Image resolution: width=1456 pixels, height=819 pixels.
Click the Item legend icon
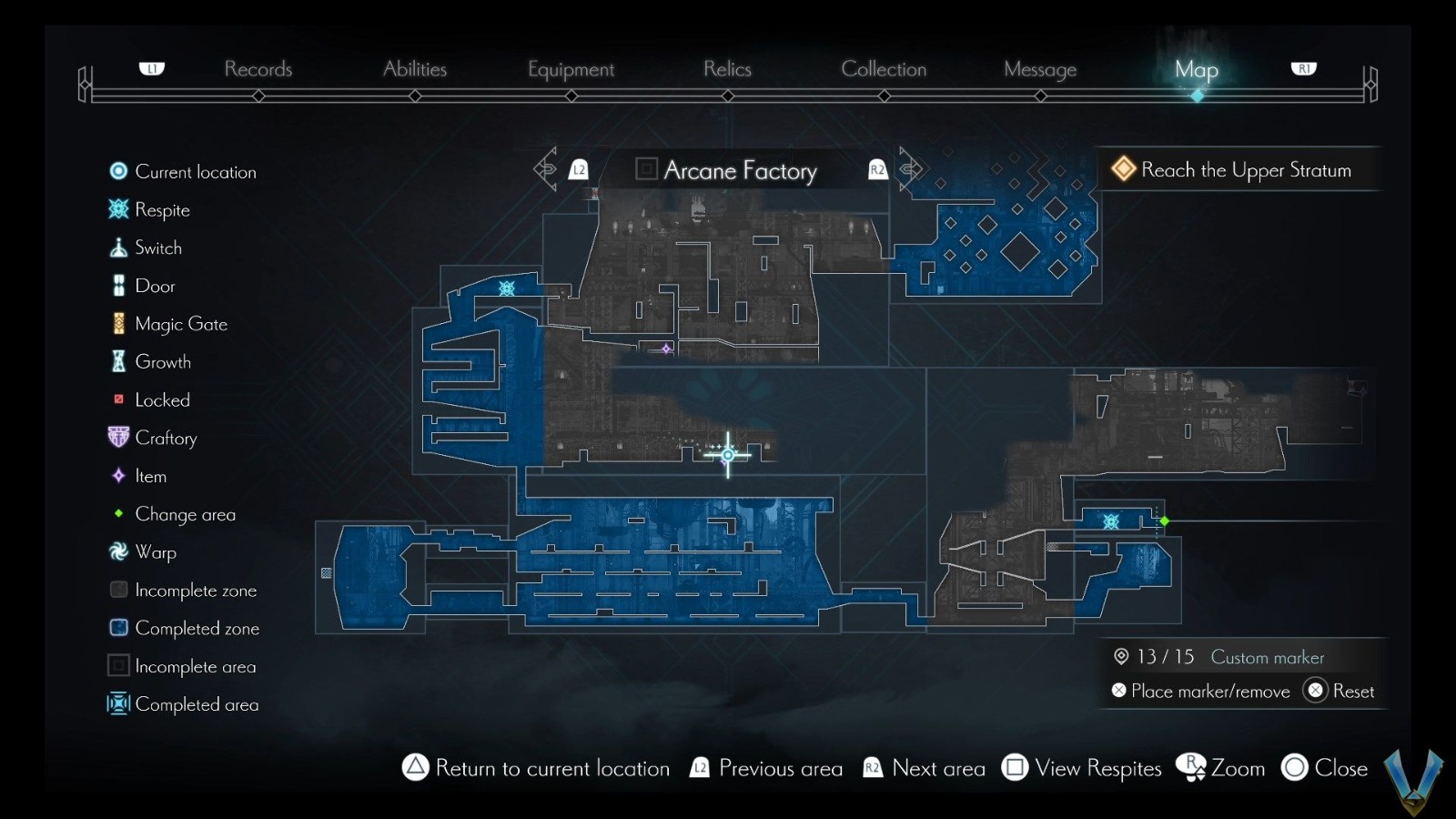(x=117, y=475)
